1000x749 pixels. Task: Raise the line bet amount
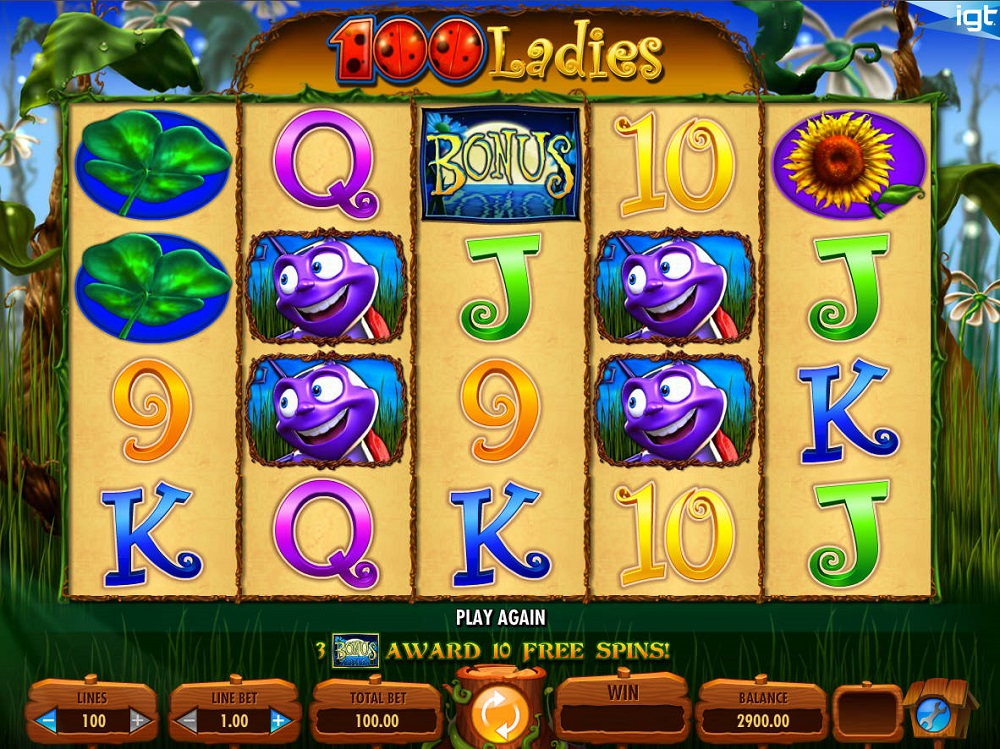point(280,719)
